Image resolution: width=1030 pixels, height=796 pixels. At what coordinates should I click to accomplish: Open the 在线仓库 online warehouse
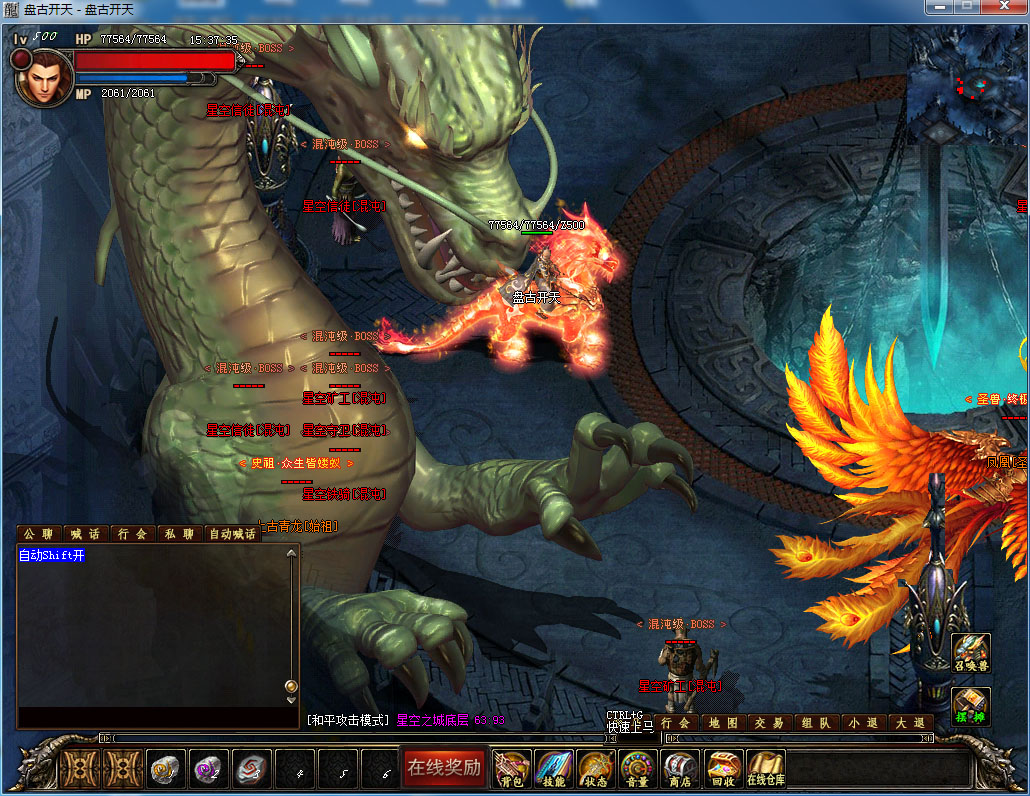(x=766, y=768)
